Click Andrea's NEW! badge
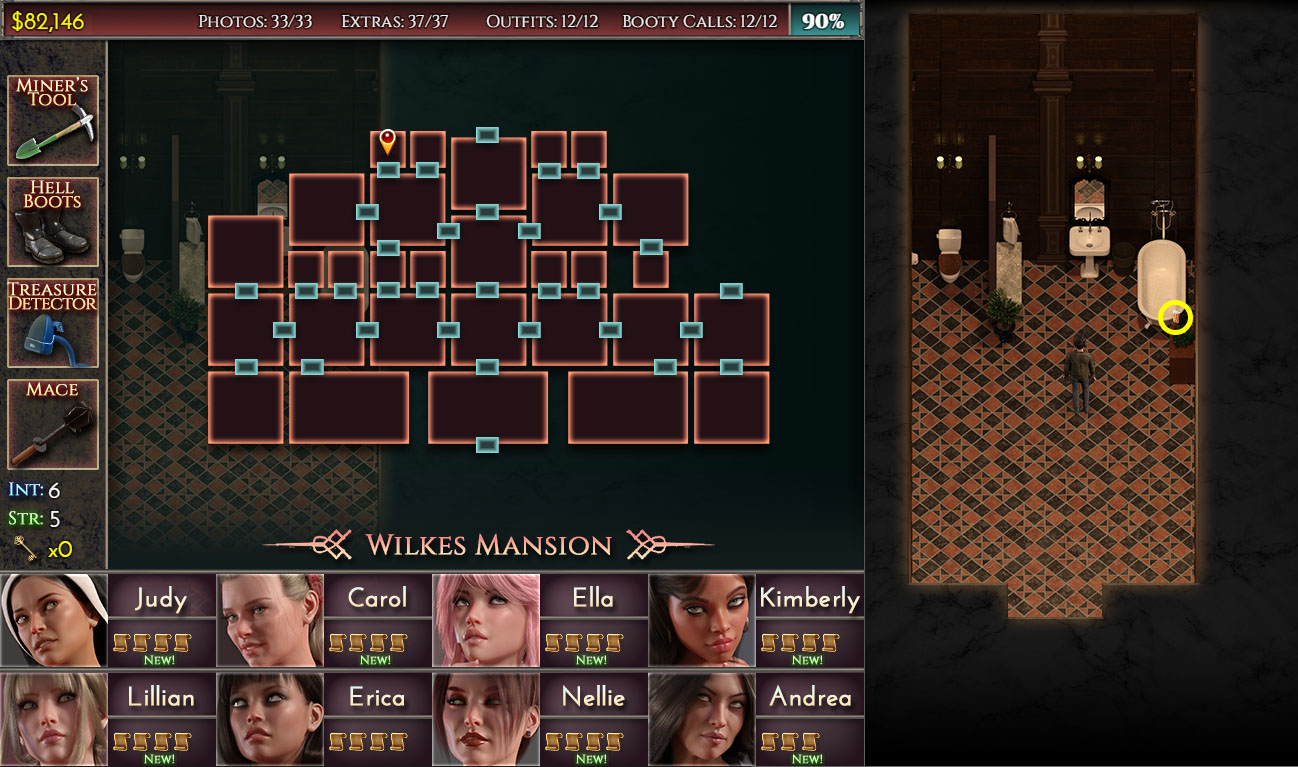 click(x=809, y=757)
